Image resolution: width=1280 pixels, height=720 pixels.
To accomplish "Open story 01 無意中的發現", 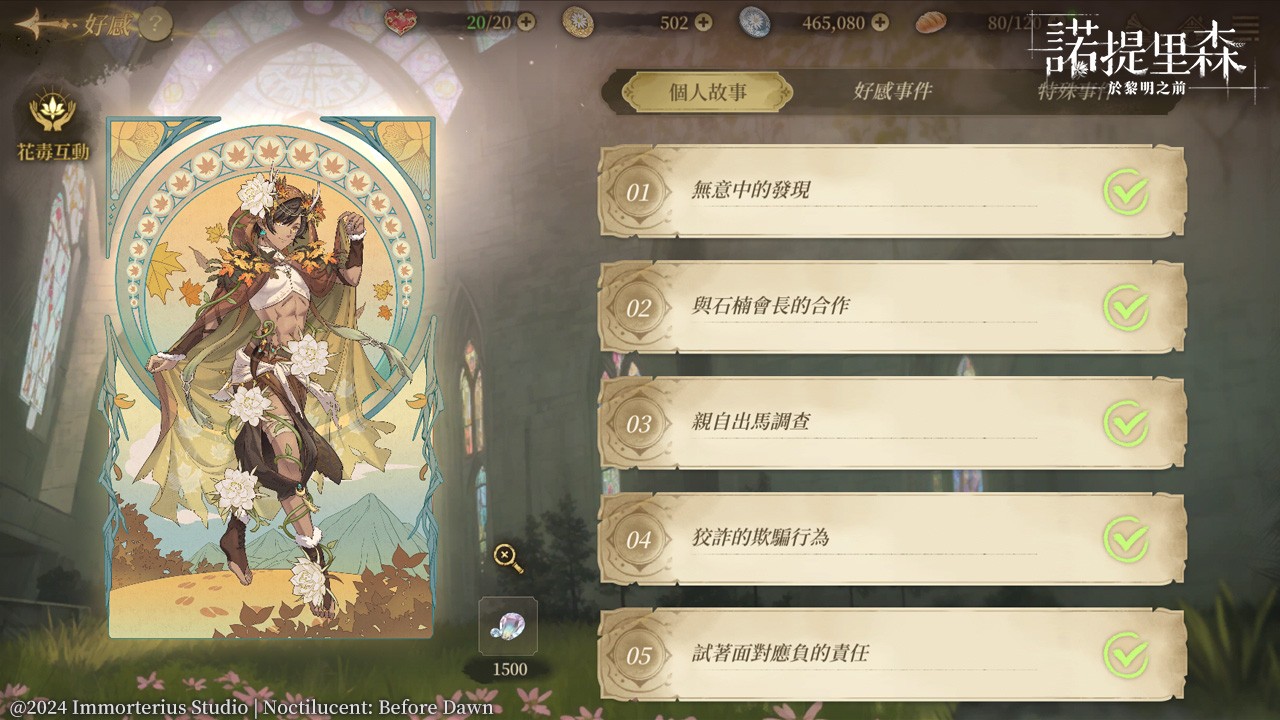I will [892, 191].
